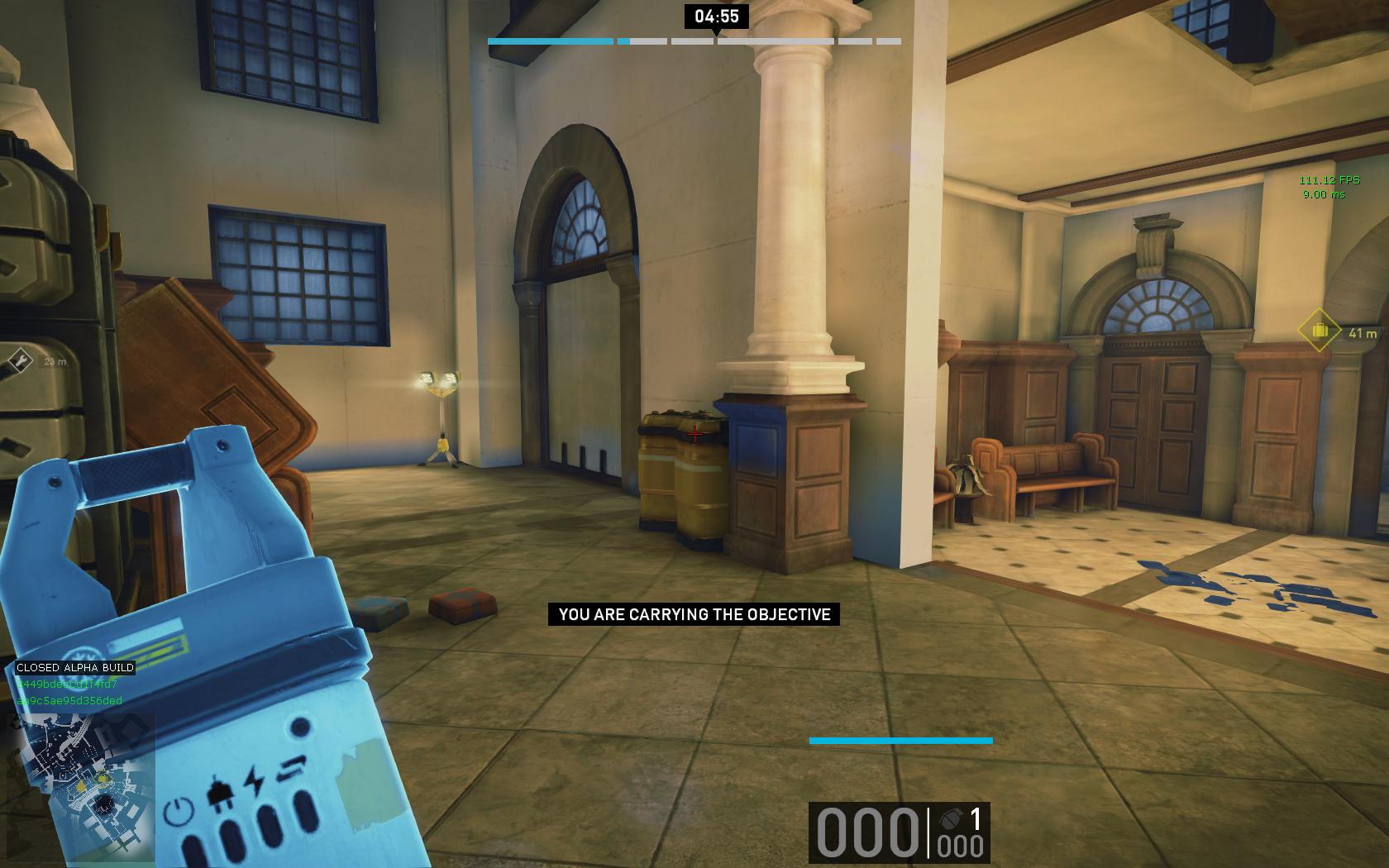Click the minimap
Image resolution: width=1389 pixels, height=868 pixels.
click(x=83, y=785)
